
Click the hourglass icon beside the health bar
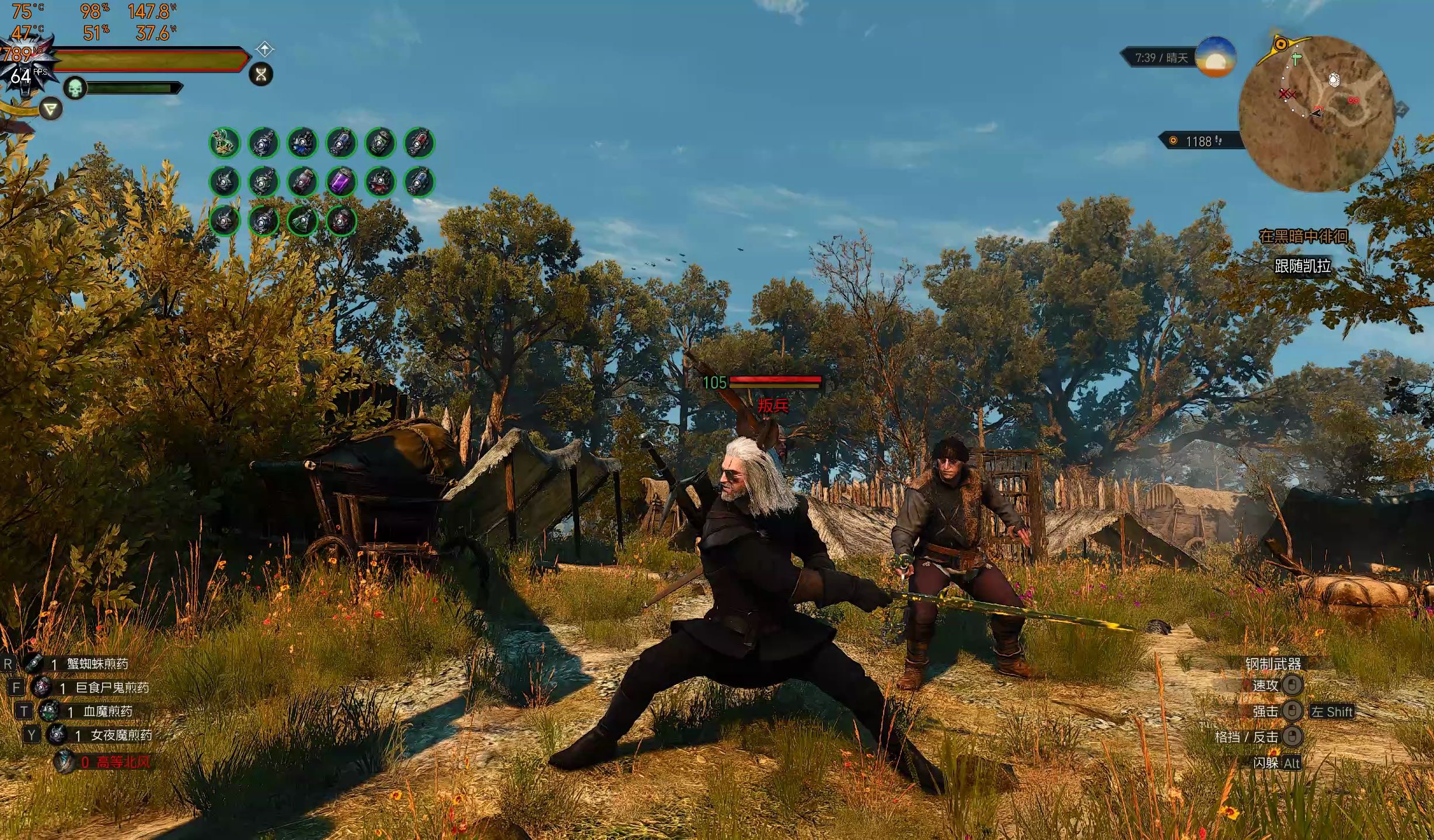261,74
